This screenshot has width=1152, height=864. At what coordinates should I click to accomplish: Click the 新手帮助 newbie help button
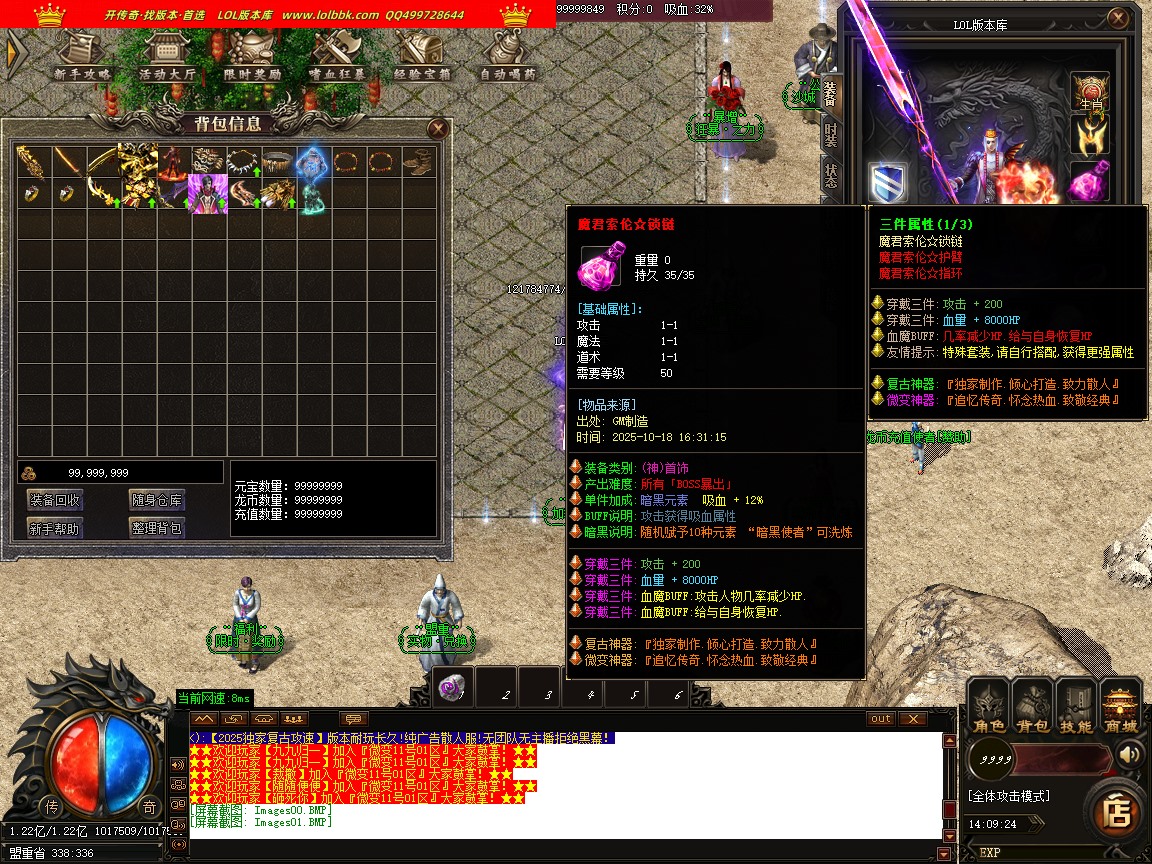pyautogui.click(x=55, y=528)
